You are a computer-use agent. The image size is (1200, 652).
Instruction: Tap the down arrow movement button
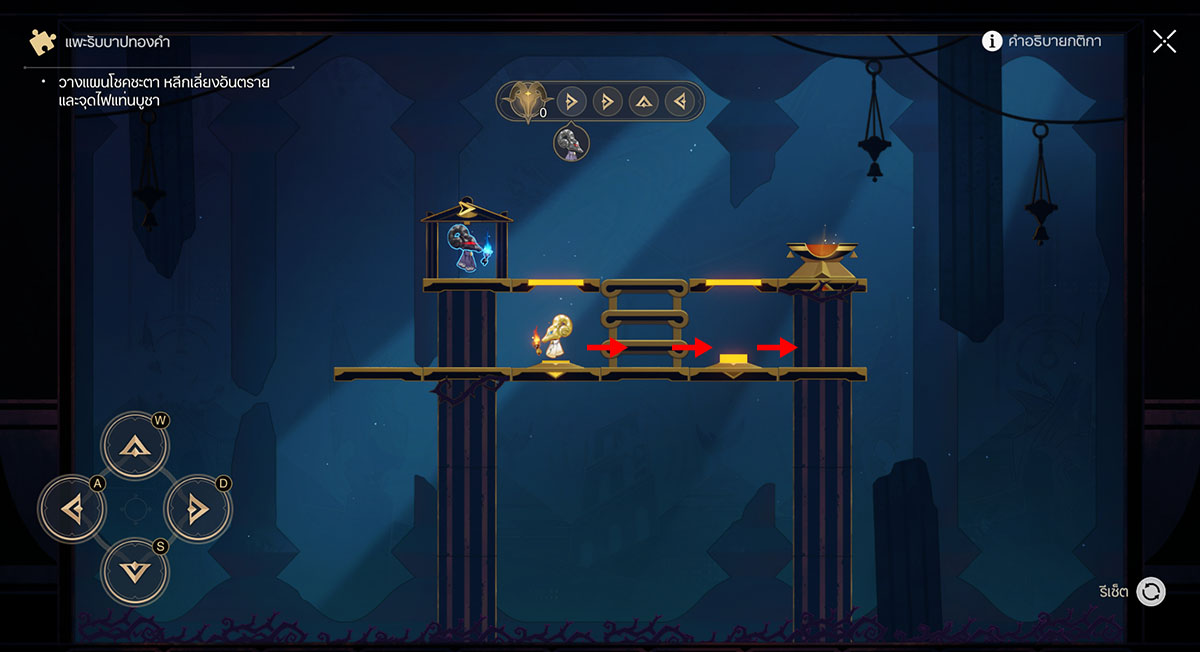pyautogui.click(x=135, y=572)
